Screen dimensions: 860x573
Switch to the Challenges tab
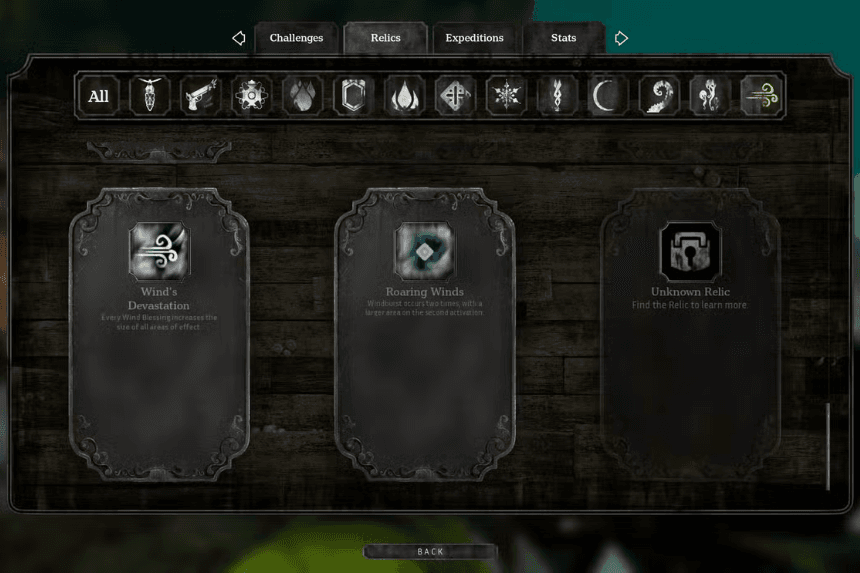(x=296, y=38)
